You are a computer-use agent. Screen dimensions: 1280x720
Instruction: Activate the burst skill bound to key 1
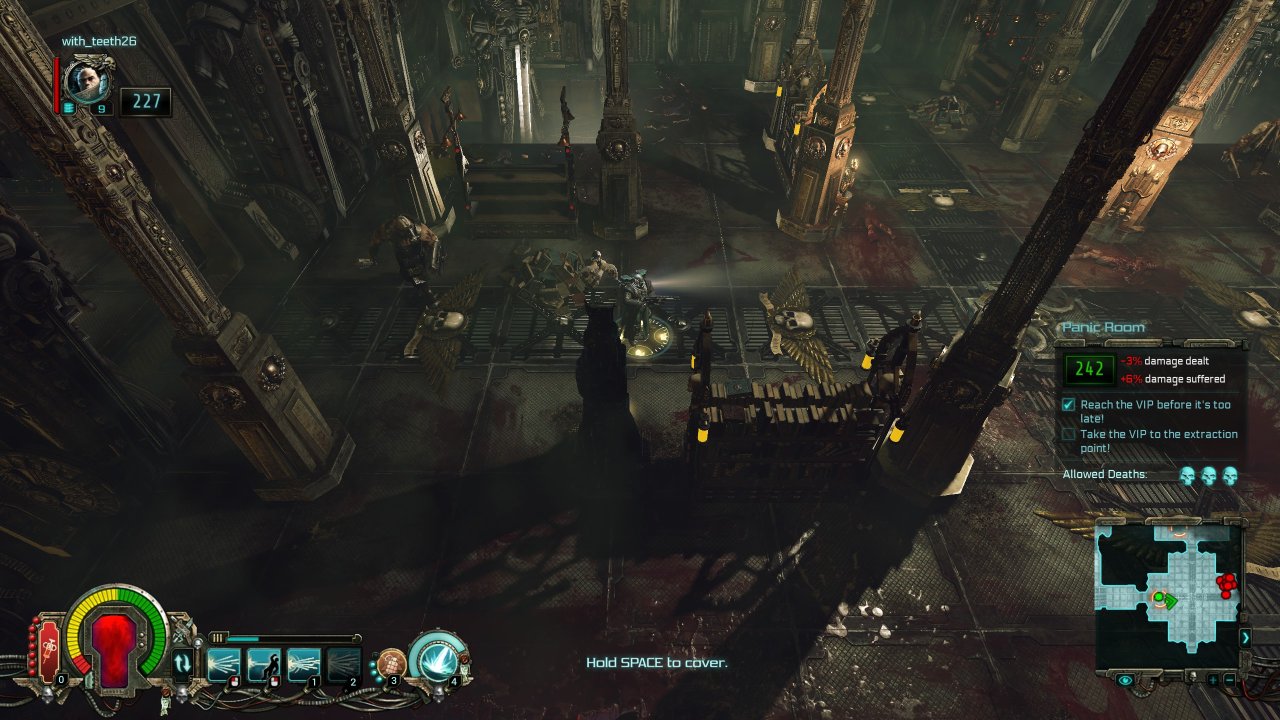pyautogui.click(x=303, y=663)
